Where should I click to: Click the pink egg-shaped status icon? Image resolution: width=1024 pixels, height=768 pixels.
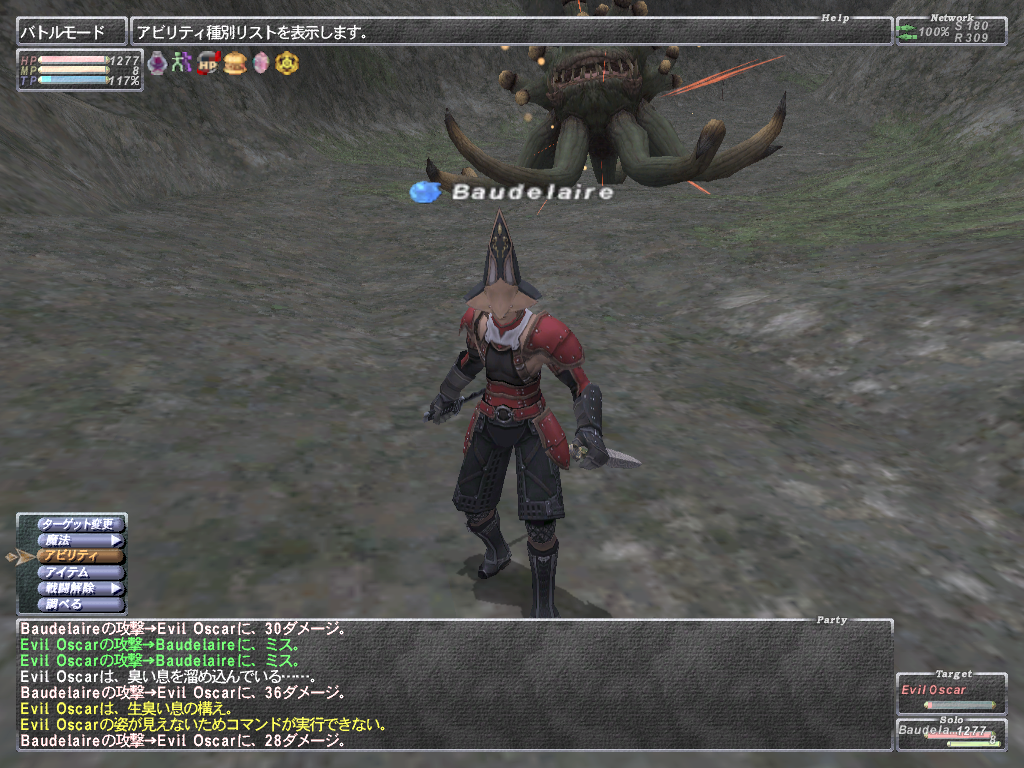click(x=261, y=63)
